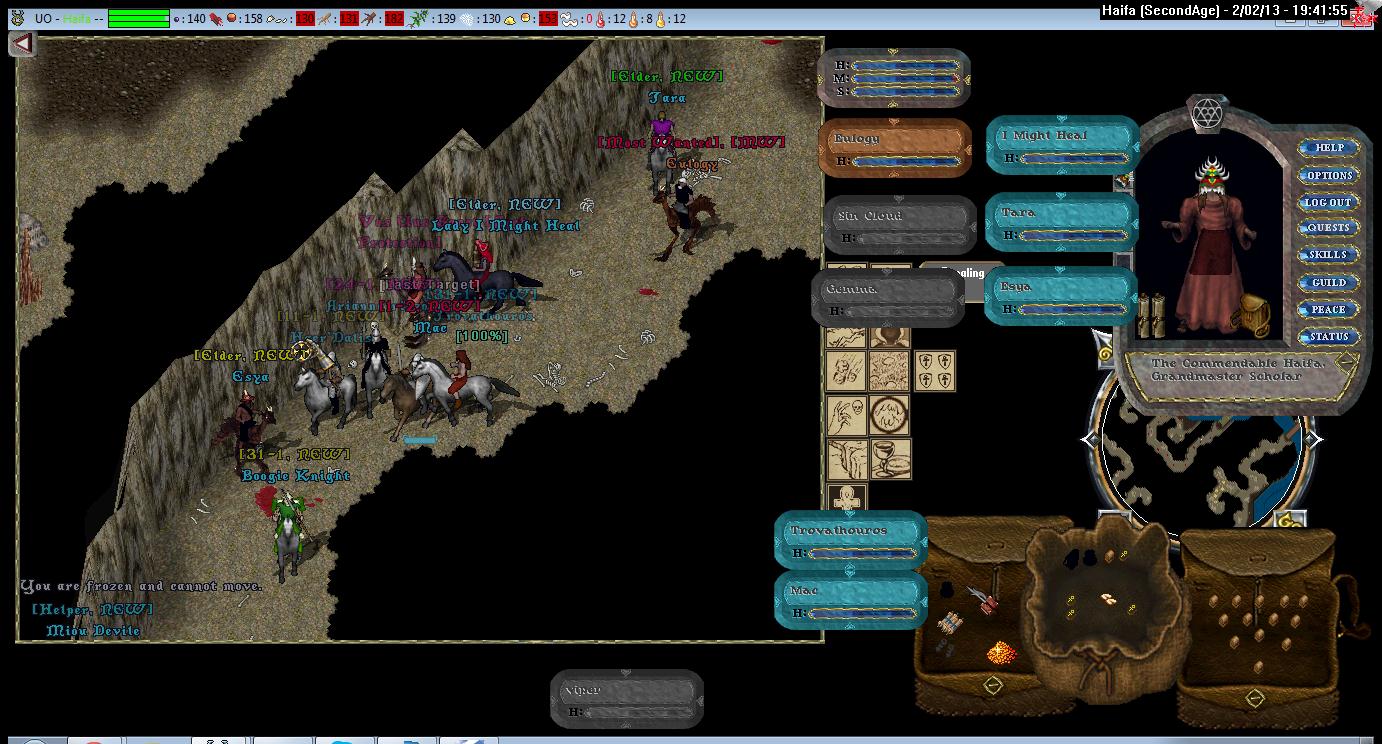The width and height of the screenshot is (1382, 744).
Task: Open the Help menu on the paperdoll
Action: click(x=1329, y=148)
